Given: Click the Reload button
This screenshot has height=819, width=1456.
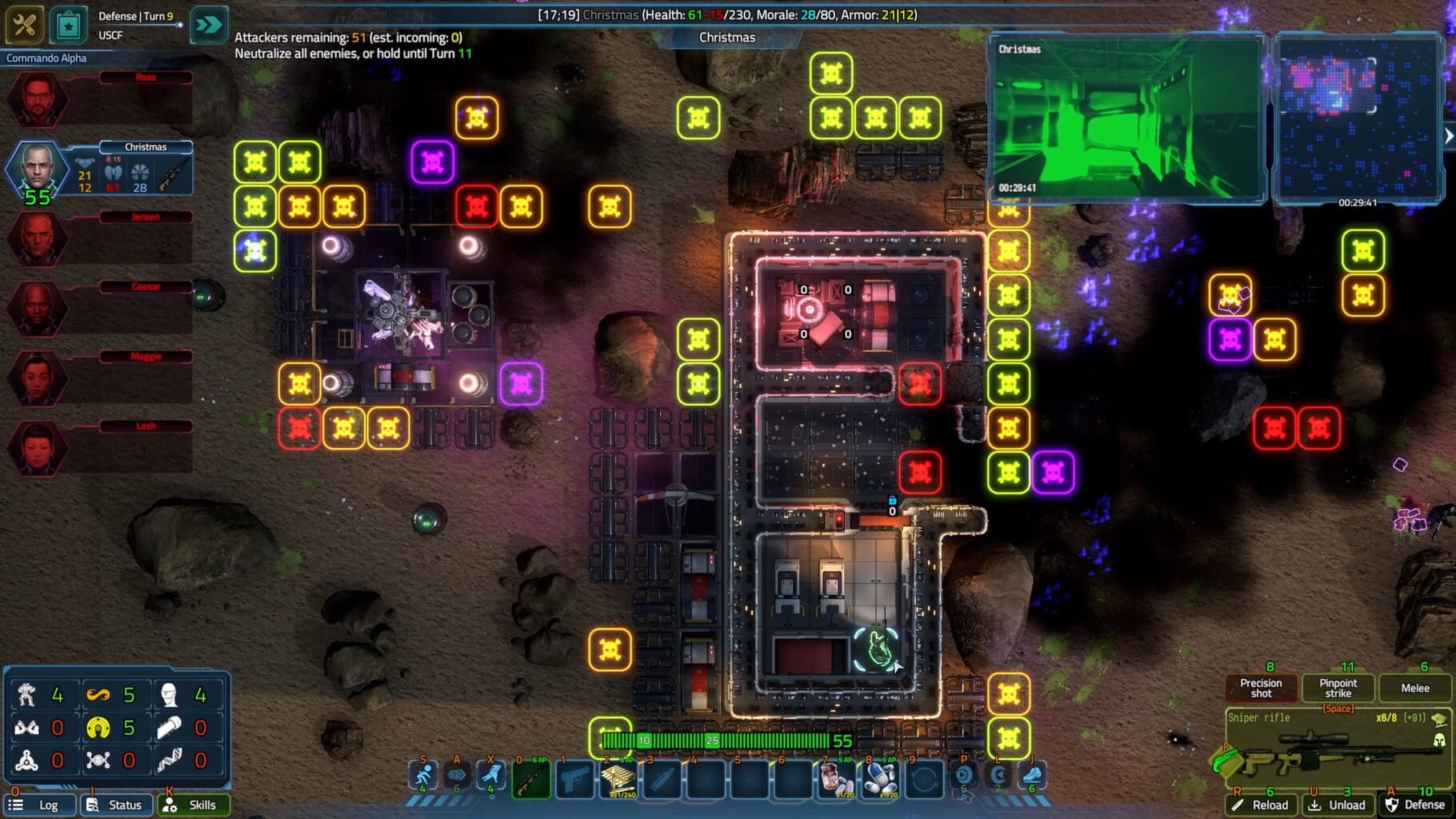Looking at the screenshot, I should point(1262,805).
